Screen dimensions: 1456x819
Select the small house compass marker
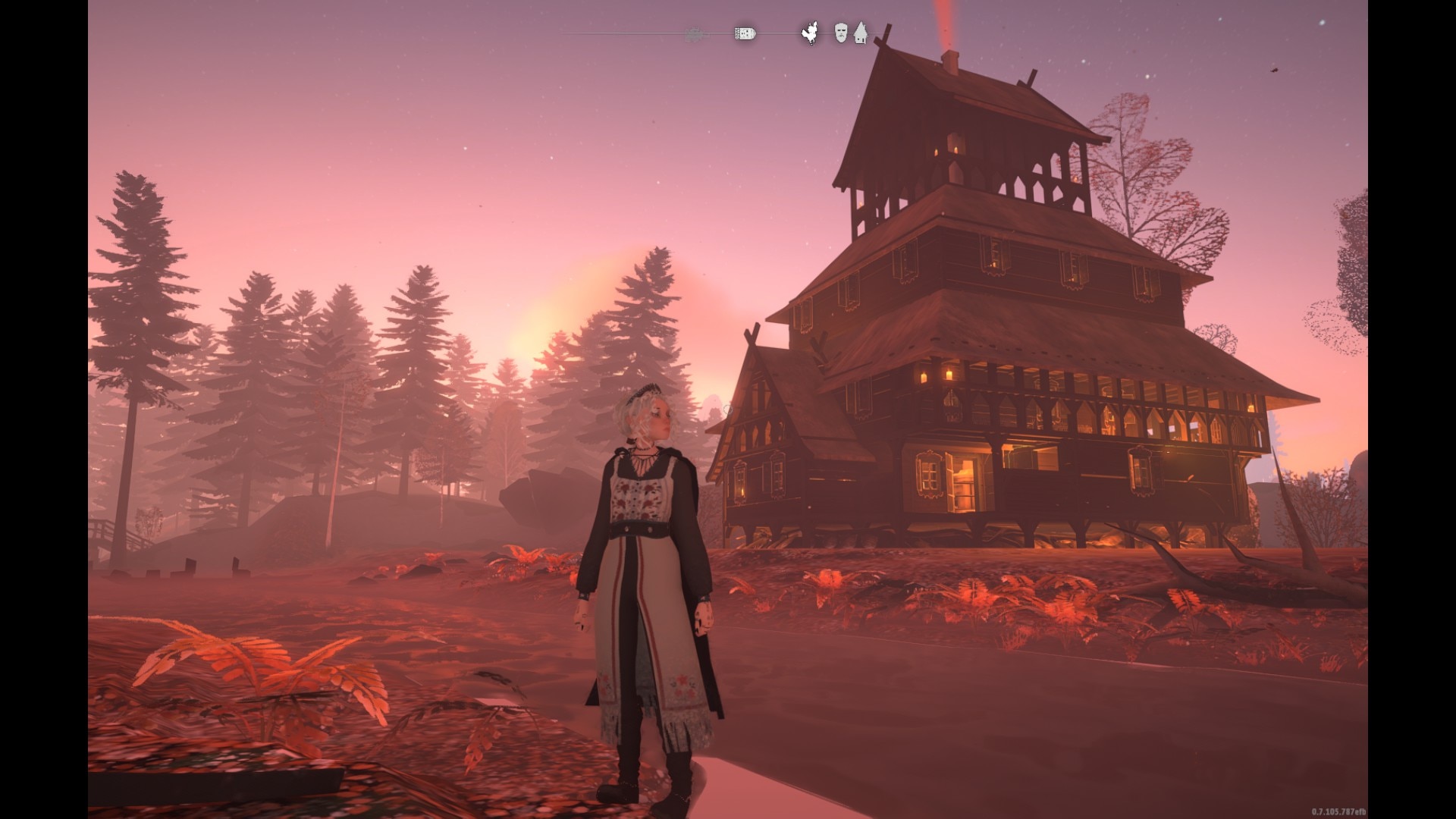pyautogui.click(x=860, y=33)
